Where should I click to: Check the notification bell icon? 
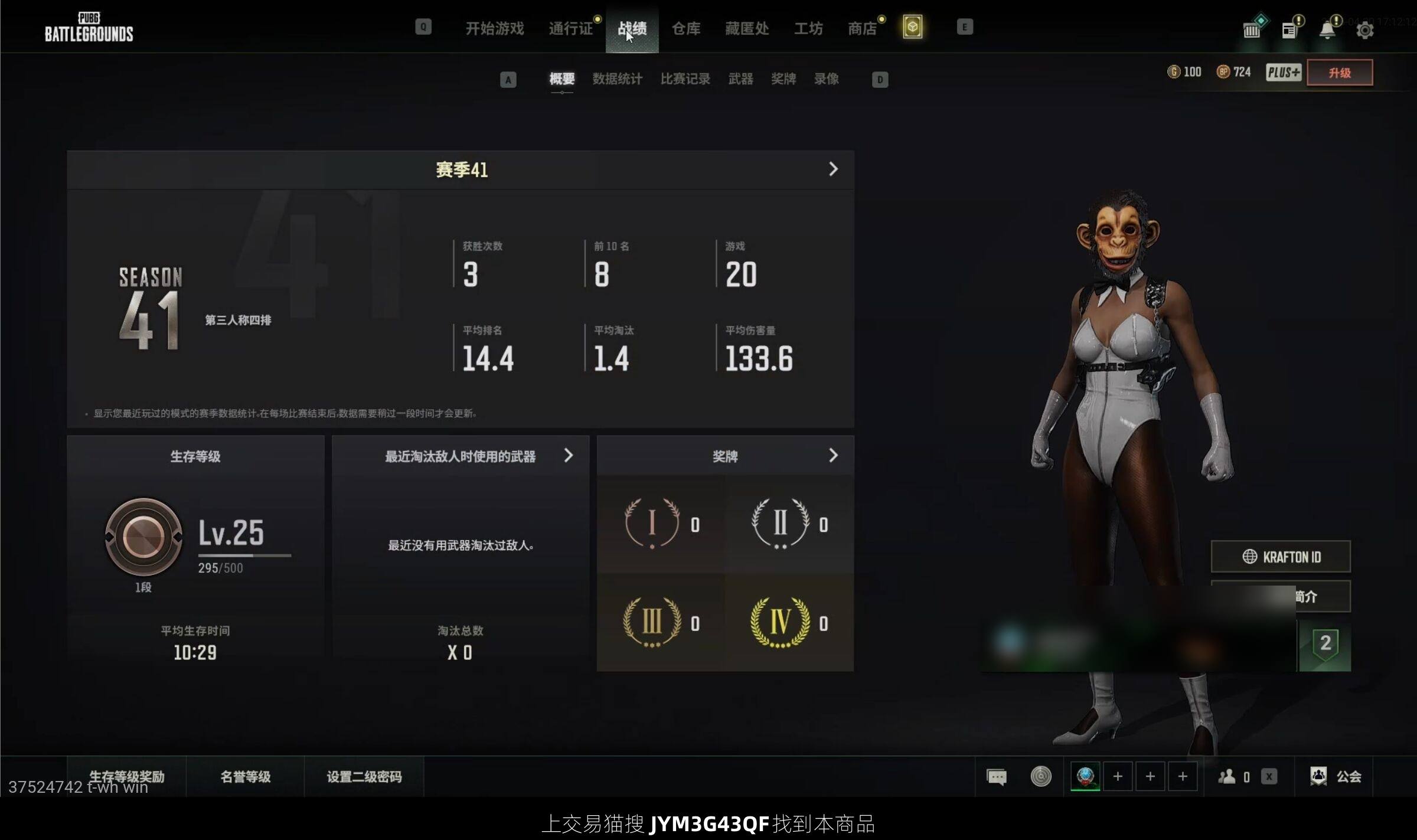tap(1327, 30)
